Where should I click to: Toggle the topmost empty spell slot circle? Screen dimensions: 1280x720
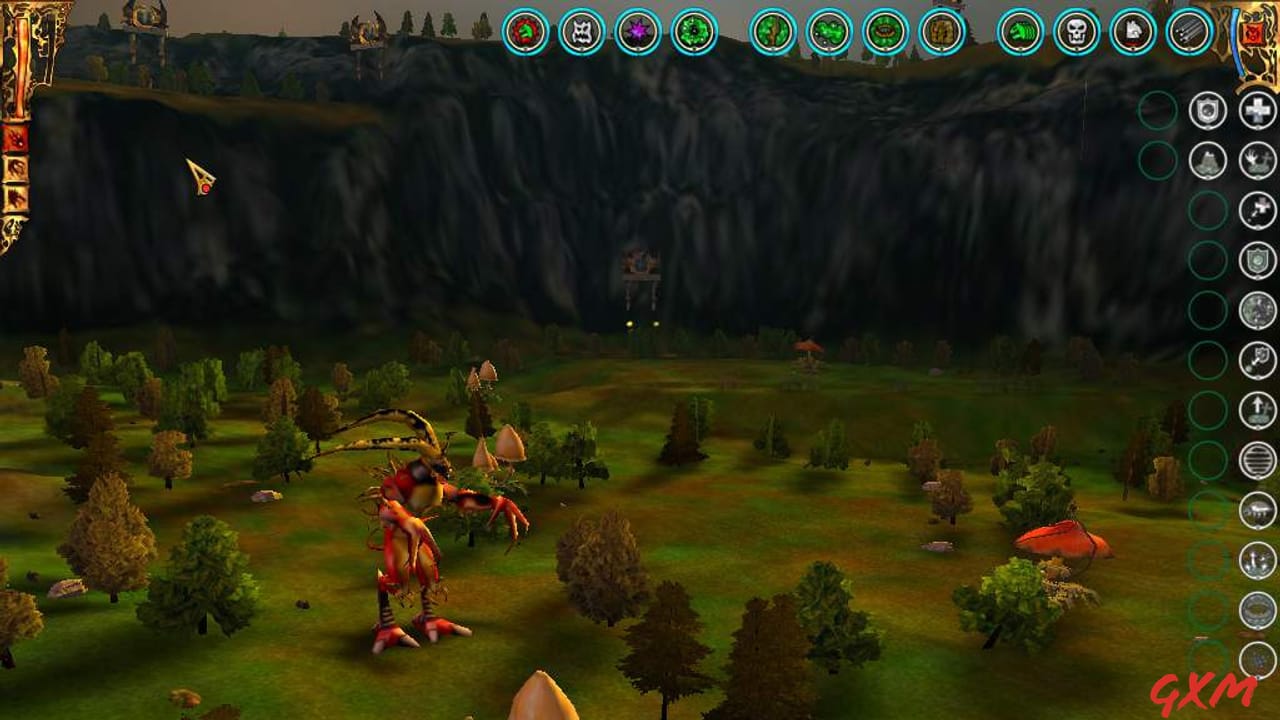(1158, 110)
